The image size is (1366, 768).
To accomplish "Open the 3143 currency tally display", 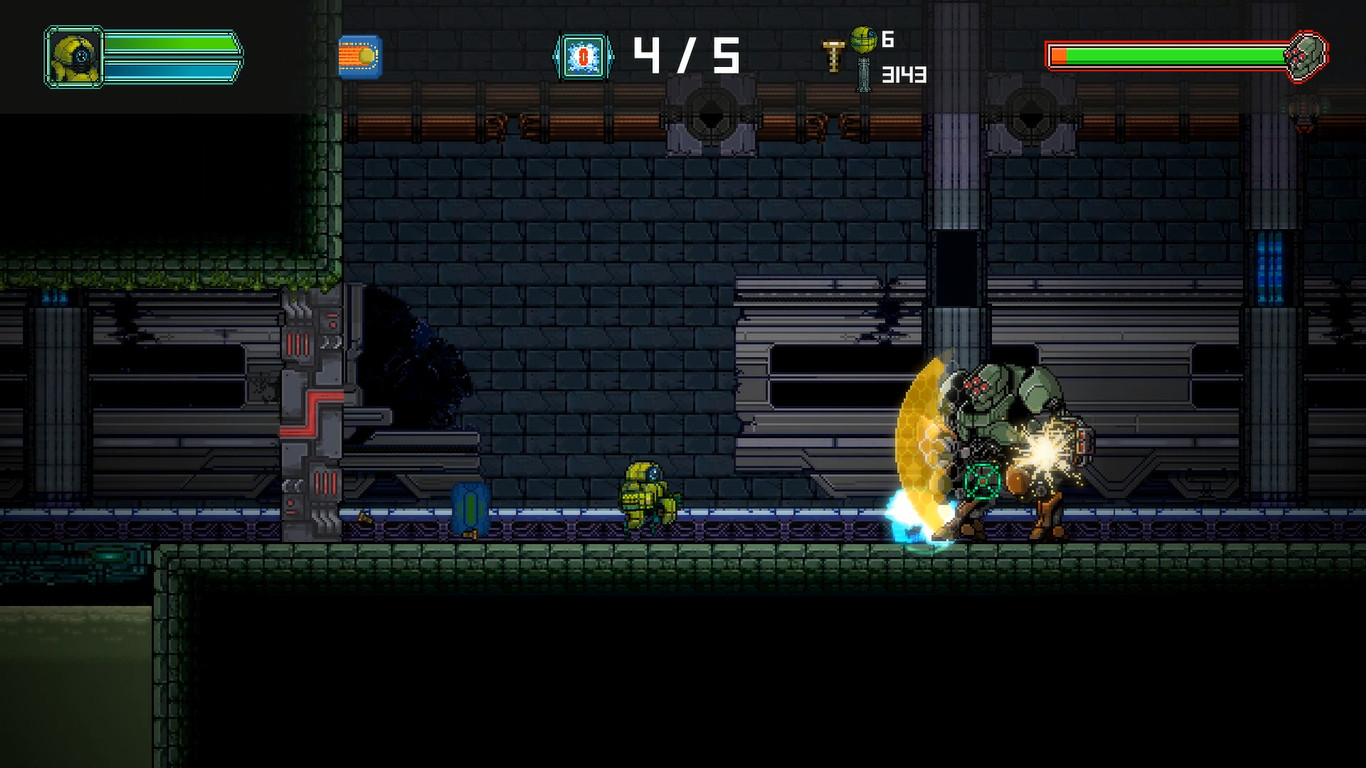I will click(907, 72).
